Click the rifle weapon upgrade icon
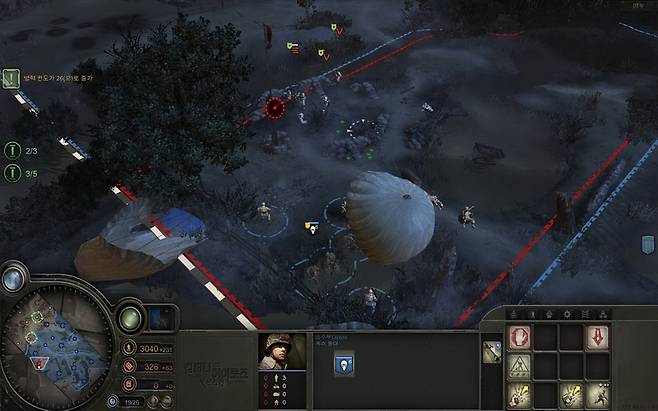Screen dimensions: 658x411 pyautogui.click(x=492, y=351)
